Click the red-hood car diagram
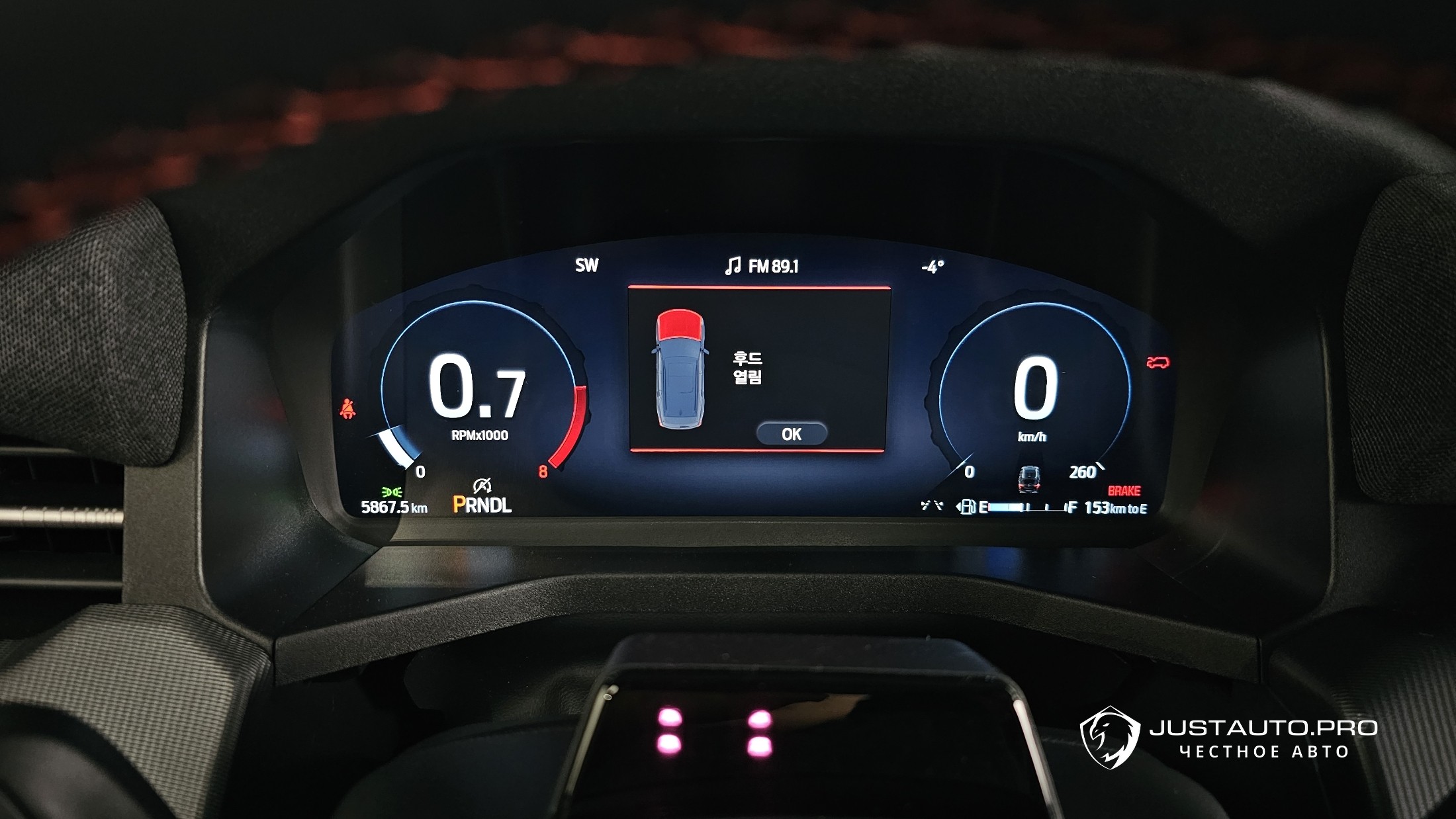Viewport: 1456px width, 819px height. (679, 368)
